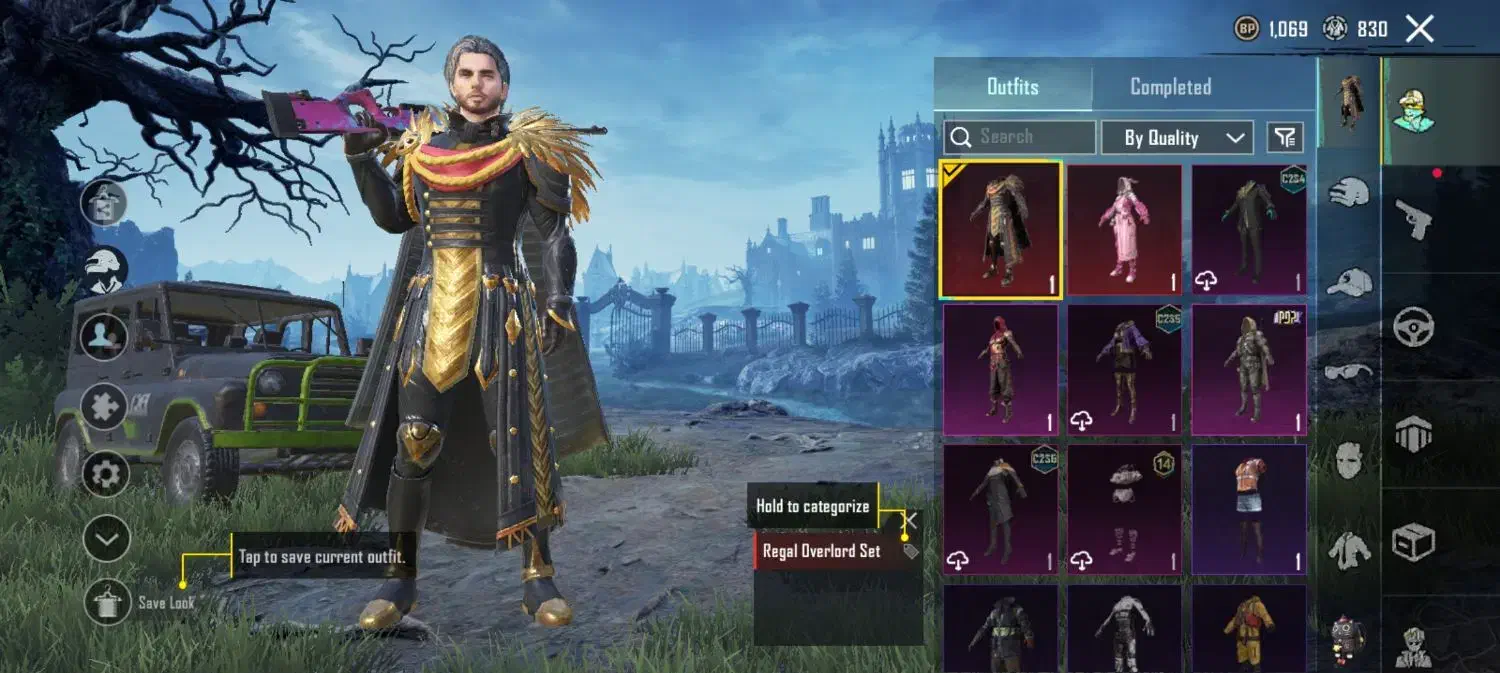This screenshot has height=673, width=1500.
Task: Collapse the left side menu with down arrow
Action: click(106, 541)
